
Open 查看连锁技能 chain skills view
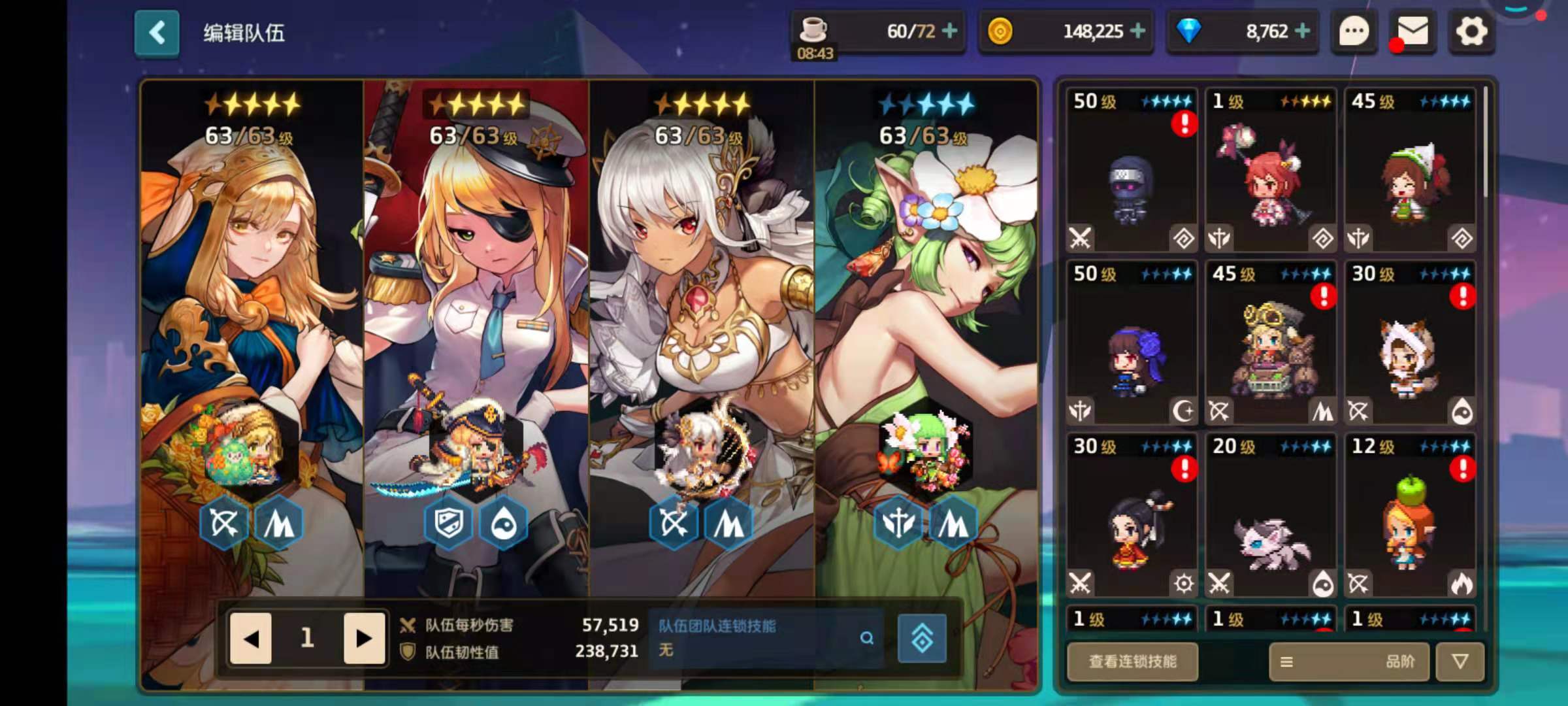pyautogui.click(x=1132, y=662)
